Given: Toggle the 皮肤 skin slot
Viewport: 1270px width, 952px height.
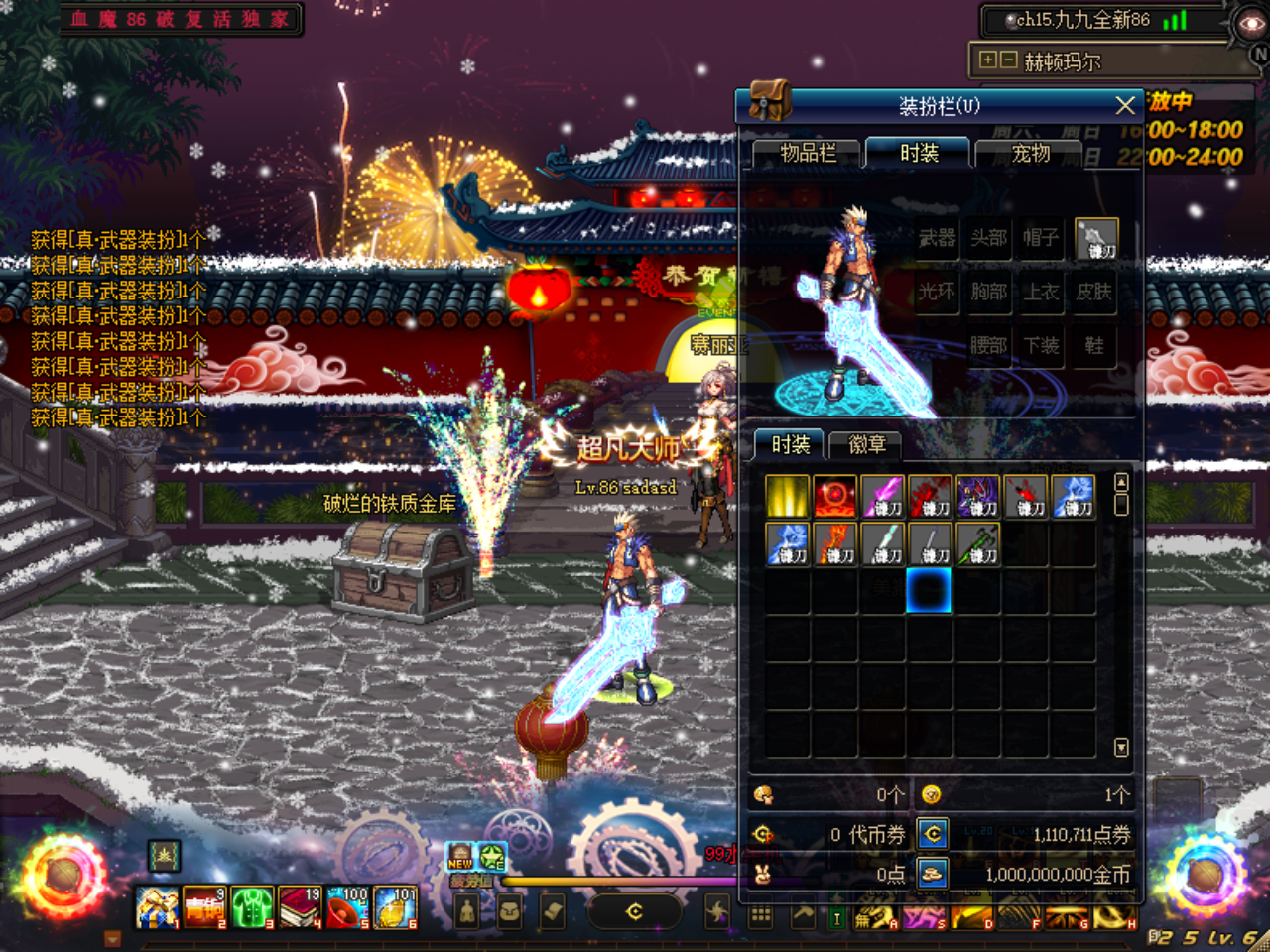Looking at the screenshot, I should (1094, 293).
